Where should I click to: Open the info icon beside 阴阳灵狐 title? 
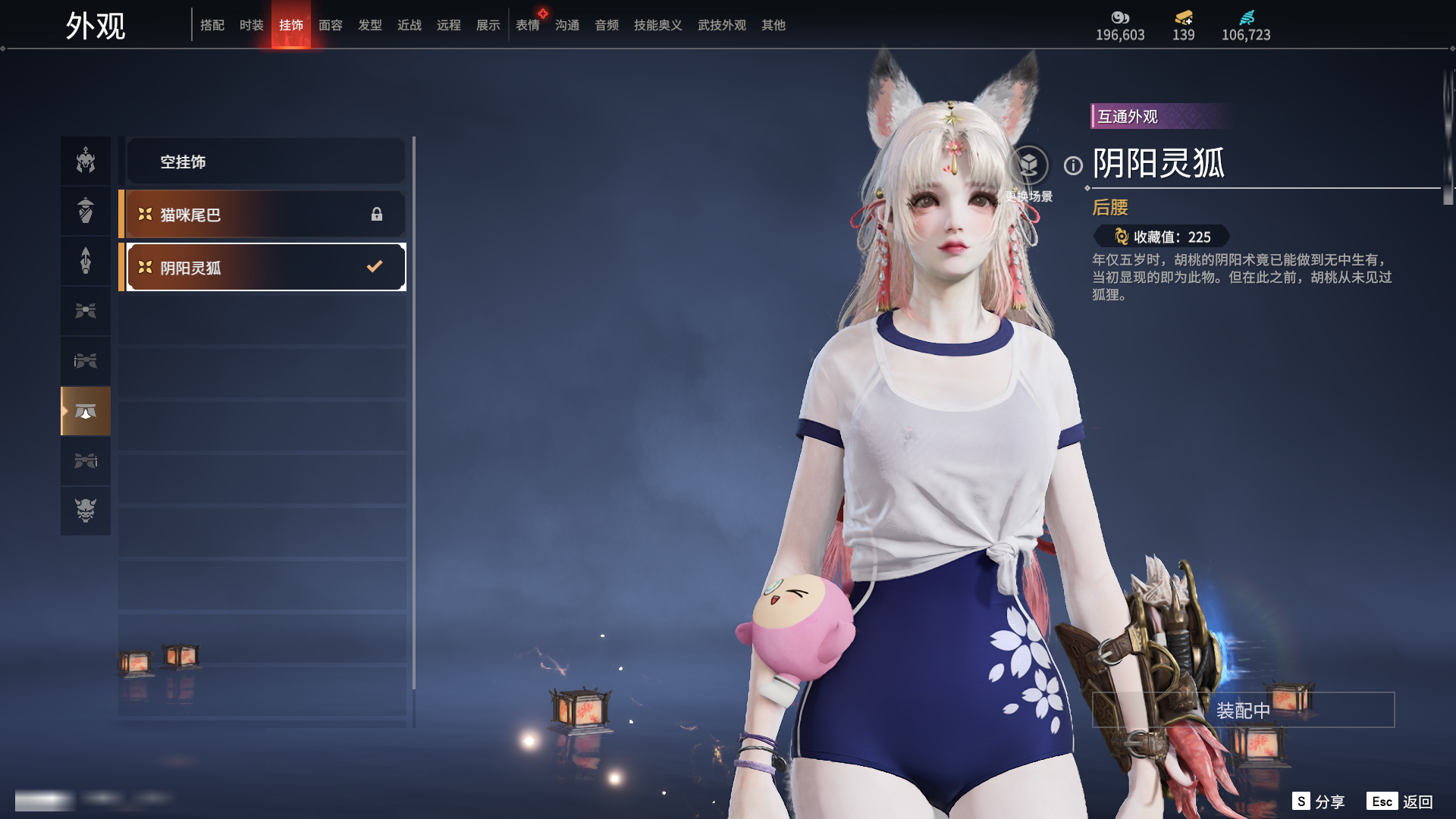pyautogui.click(x=1073, y=165)
